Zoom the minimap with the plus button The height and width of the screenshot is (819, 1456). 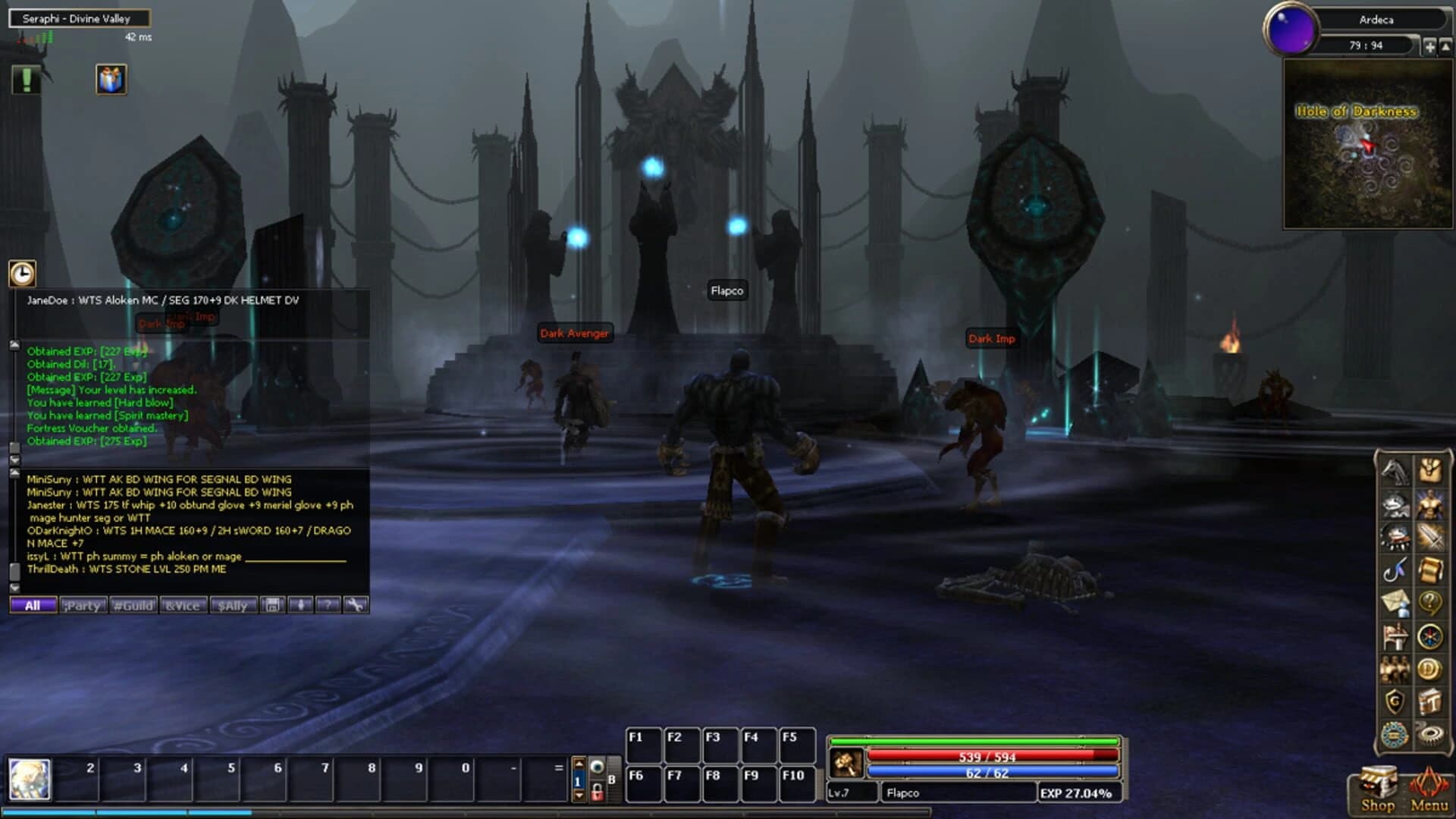[x=1430, y=45]
